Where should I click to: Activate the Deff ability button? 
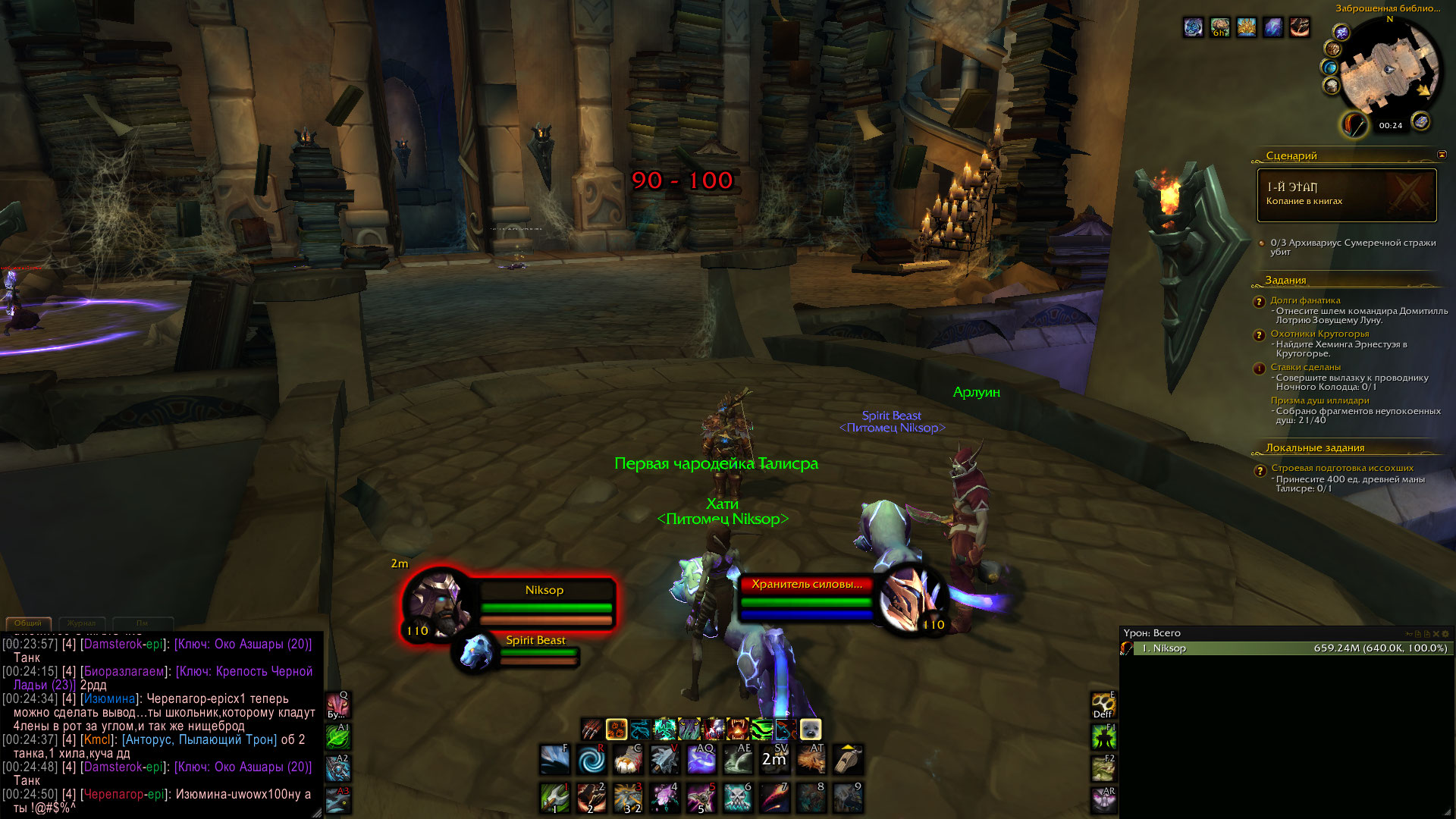coord(1103,705)
